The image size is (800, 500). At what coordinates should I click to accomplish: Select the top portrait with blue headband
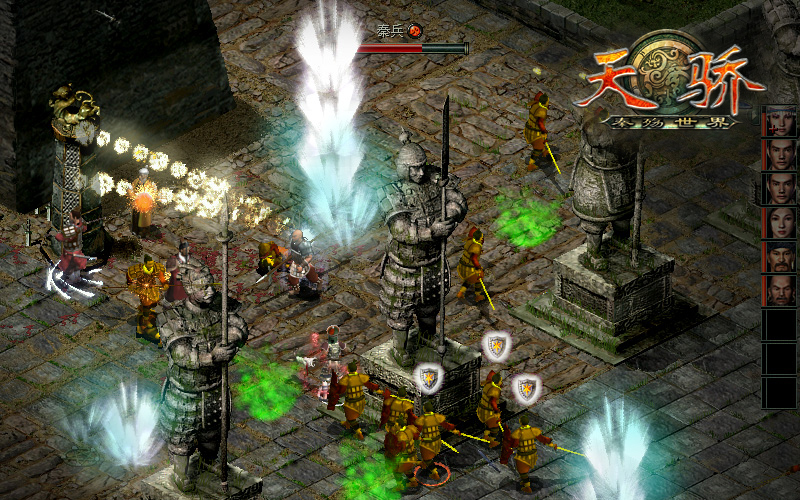click(x=779, y=121)
